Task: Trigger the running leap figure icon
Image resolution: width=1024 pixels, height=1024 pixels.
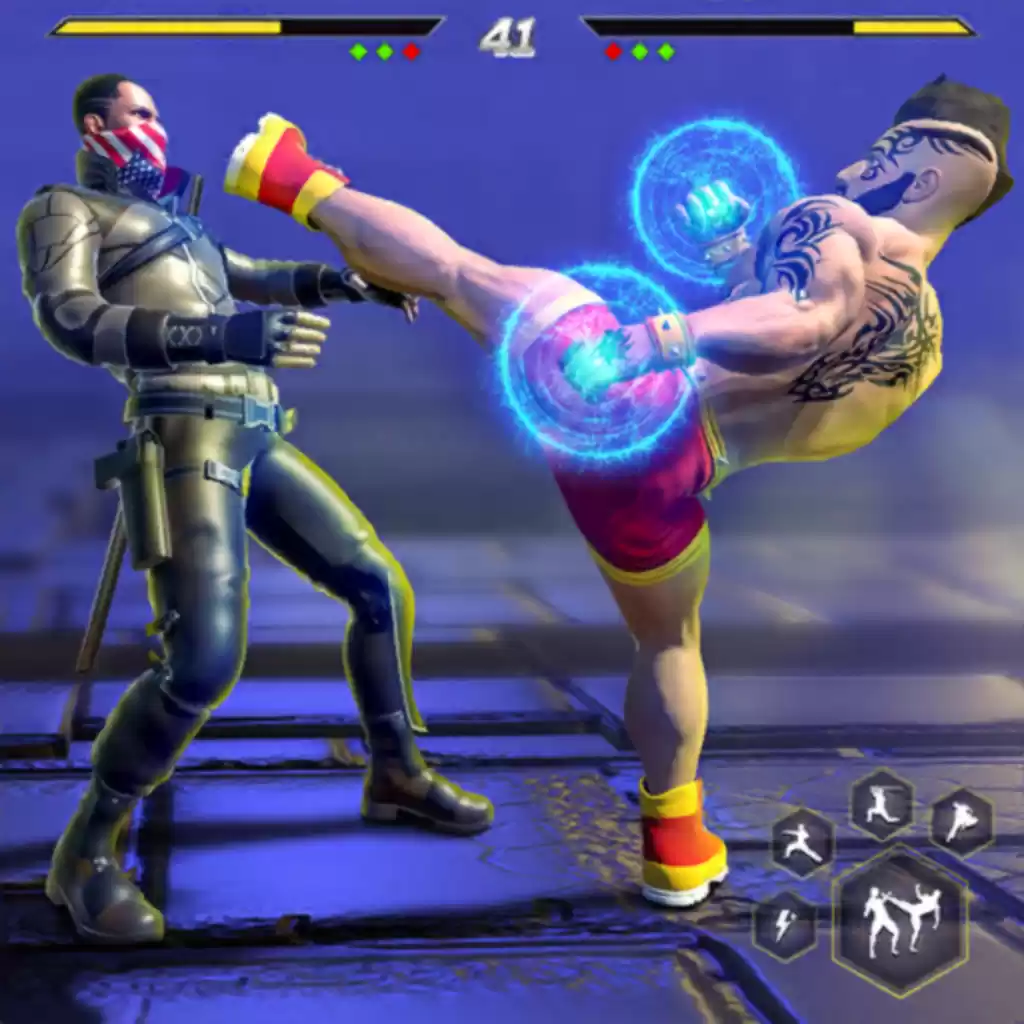Action: [881, 804]
